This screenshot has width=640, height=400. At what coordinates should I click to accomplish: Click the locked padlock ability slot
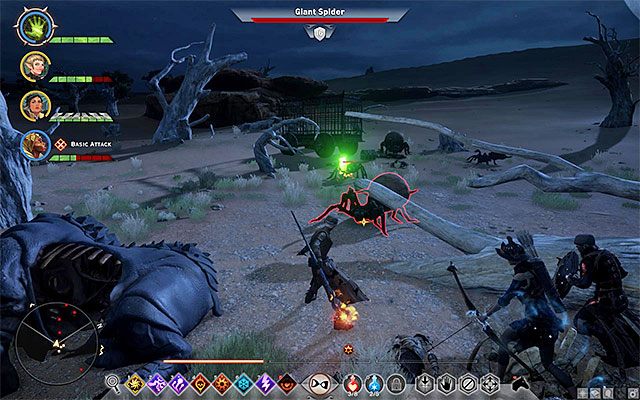(x=396, y=382)
